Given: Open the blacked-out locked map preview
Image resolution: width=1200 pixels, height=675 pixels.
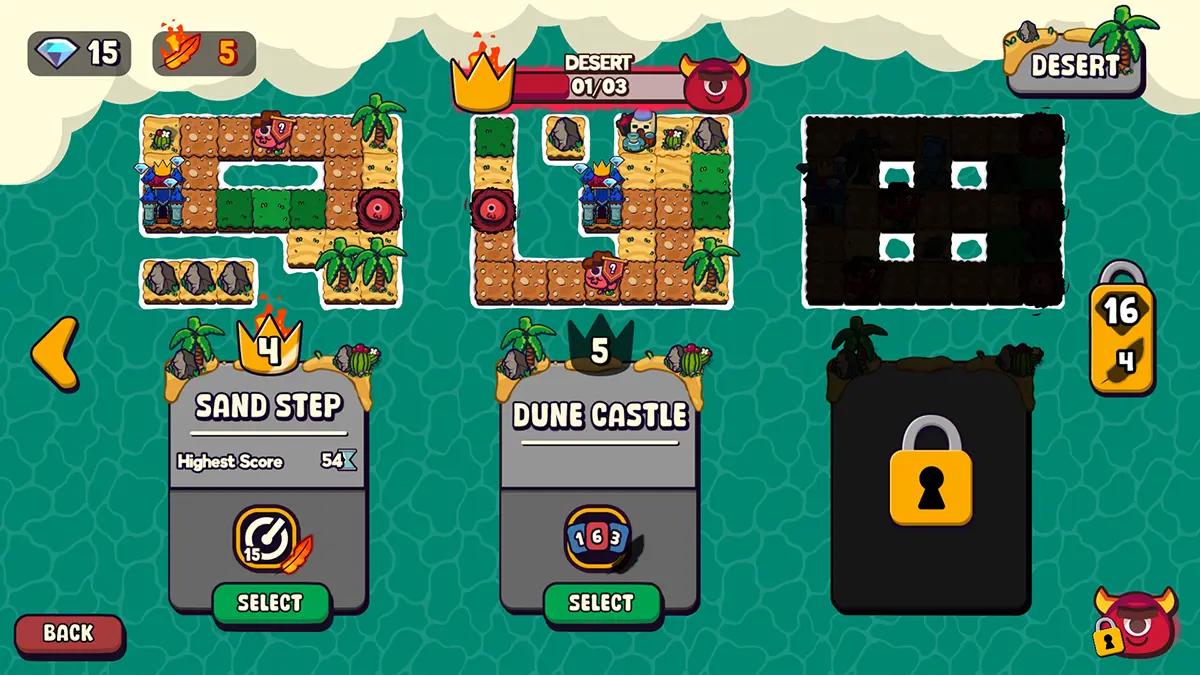Looking at the screenshot, I should 932,210.
